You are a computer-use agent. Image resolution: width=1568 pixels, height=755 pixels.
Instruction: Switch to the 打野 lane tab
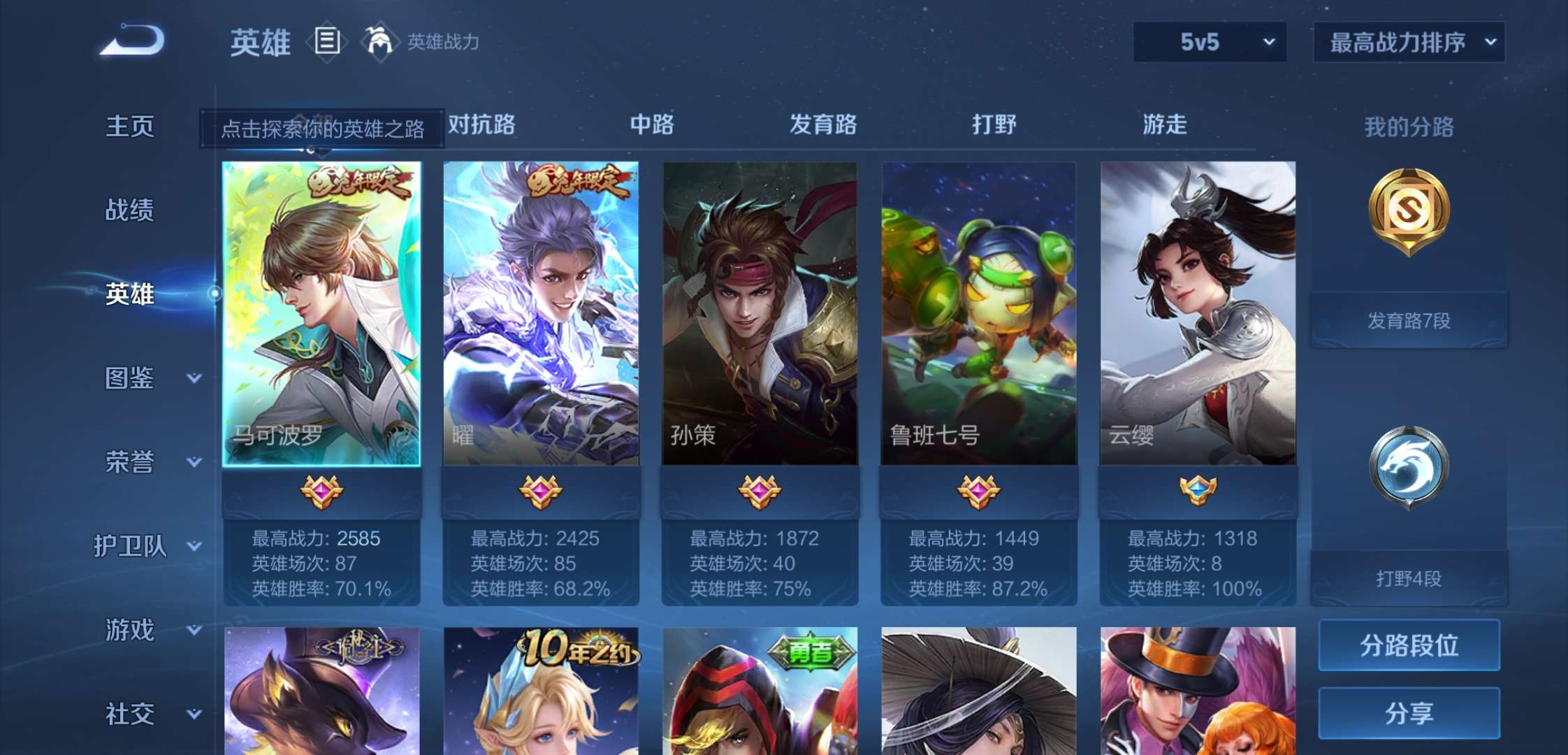992,124
